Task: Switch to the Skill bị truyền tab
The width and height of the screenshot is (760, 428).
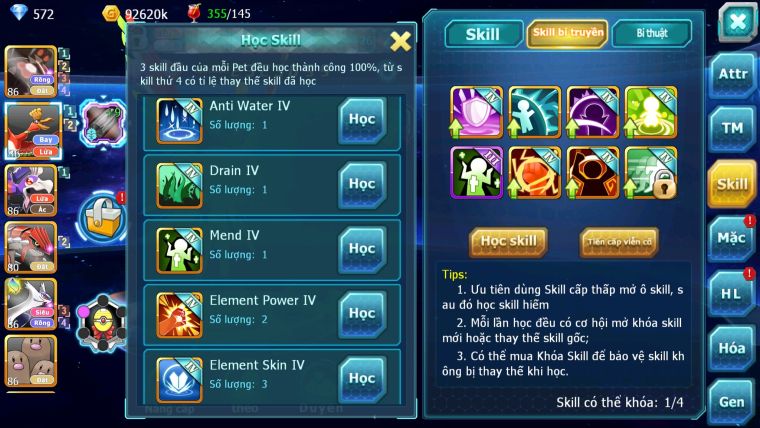Action: click(567, 33)
